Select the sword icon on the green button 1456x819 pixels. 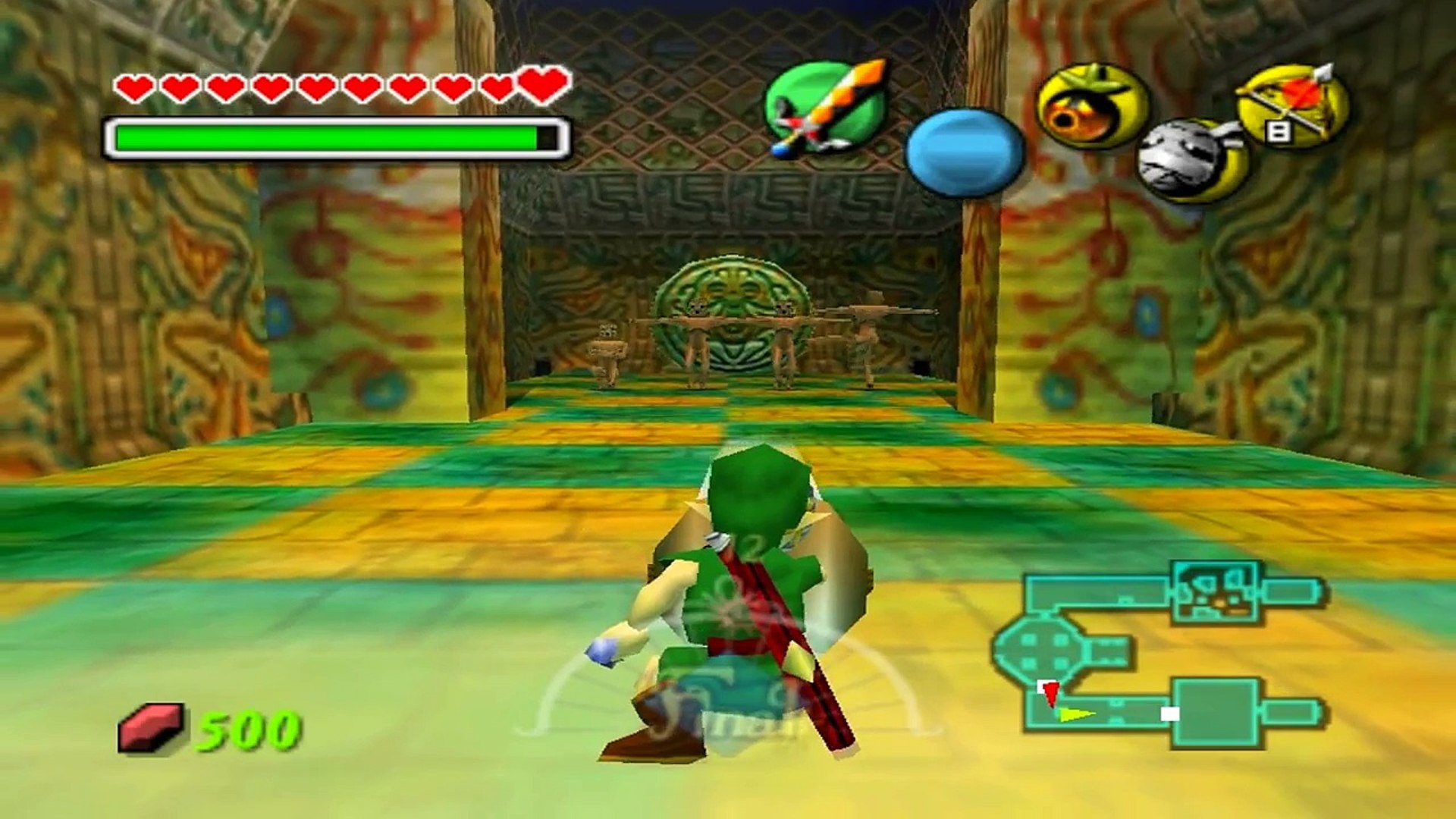pos(826,106)
